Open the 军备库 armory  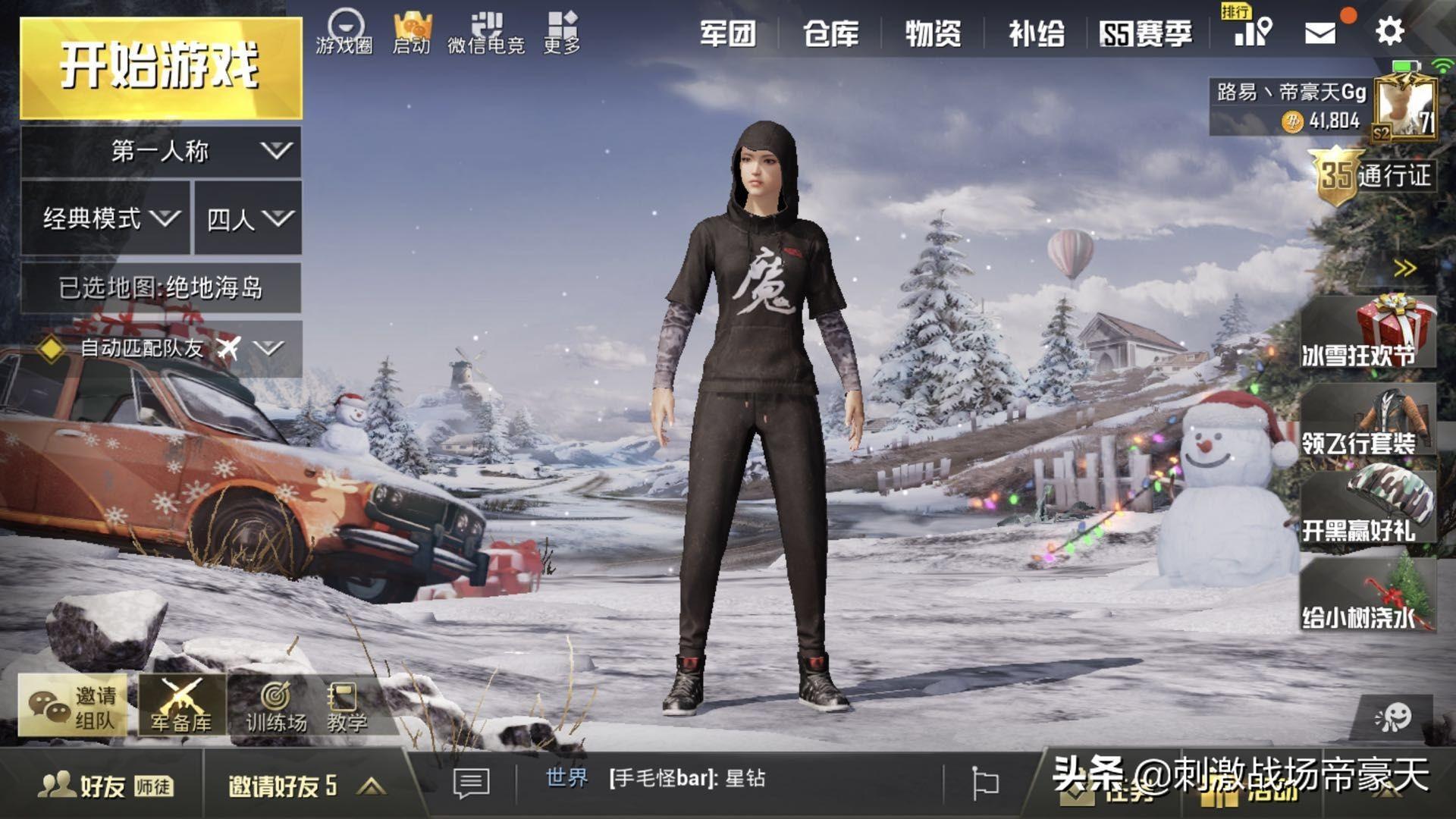[x=181, y=707]
